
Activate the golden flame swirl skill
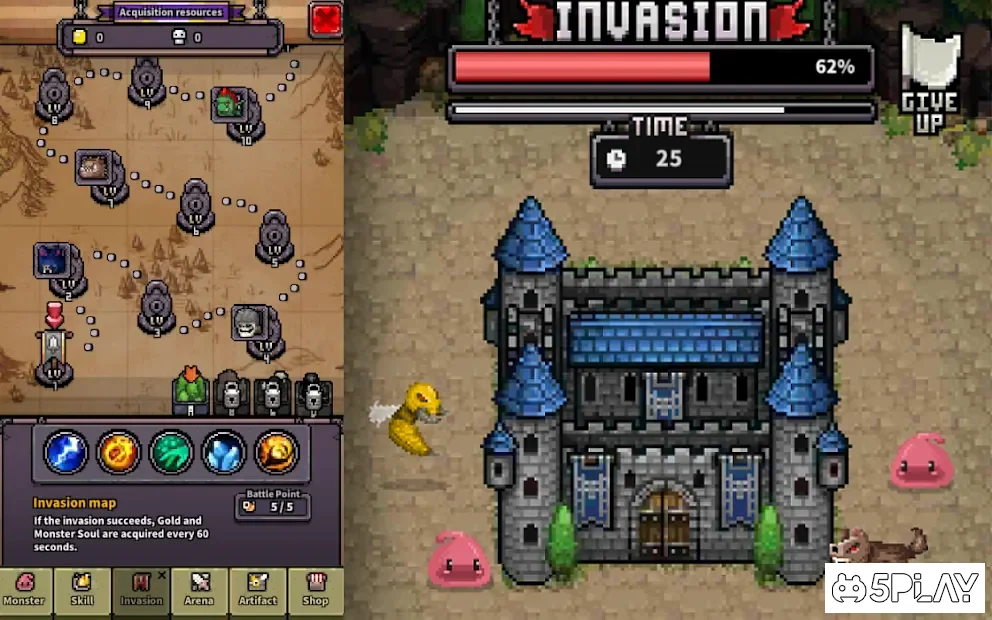tap(276, 453)
